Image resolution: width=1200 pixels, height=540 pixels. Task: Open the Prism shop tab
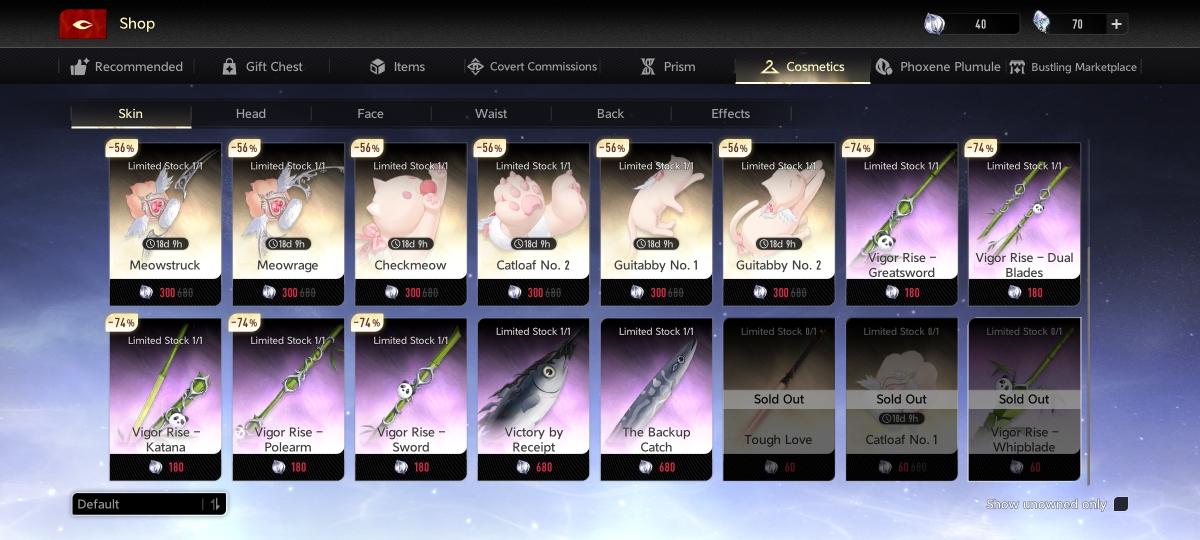click(667, 67)
